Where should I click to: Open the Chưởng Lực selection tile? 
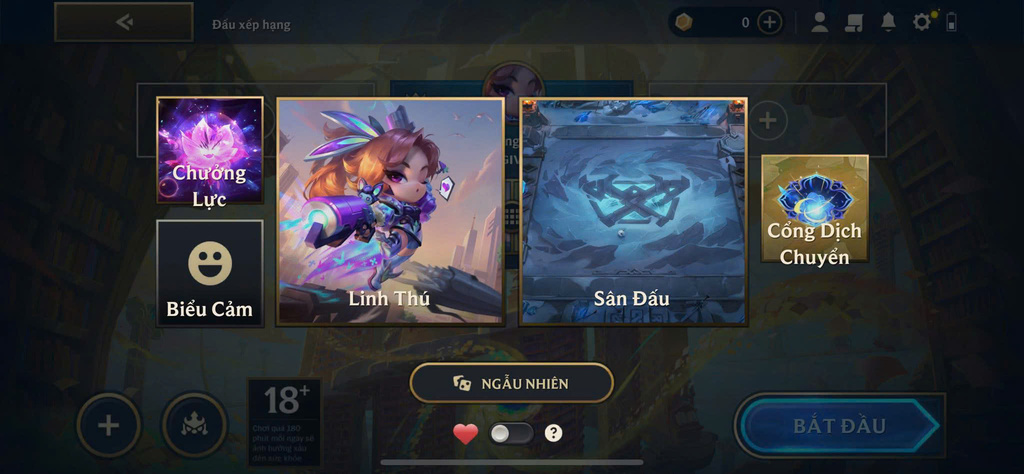[210, 151]
